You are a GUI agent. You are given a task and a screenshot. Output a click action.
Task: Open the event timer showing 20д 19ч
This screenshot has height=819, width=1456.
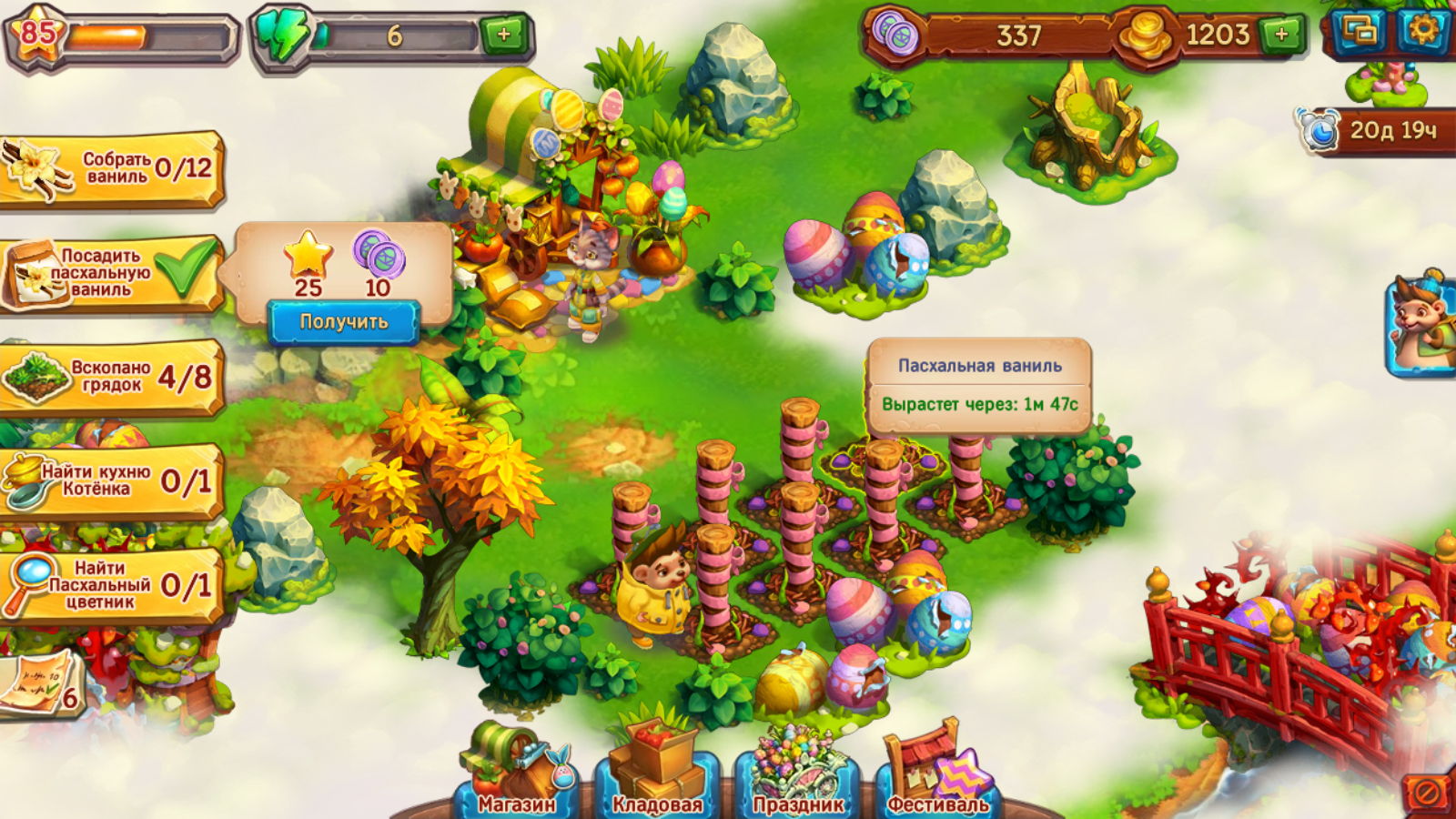point(1376,131)
